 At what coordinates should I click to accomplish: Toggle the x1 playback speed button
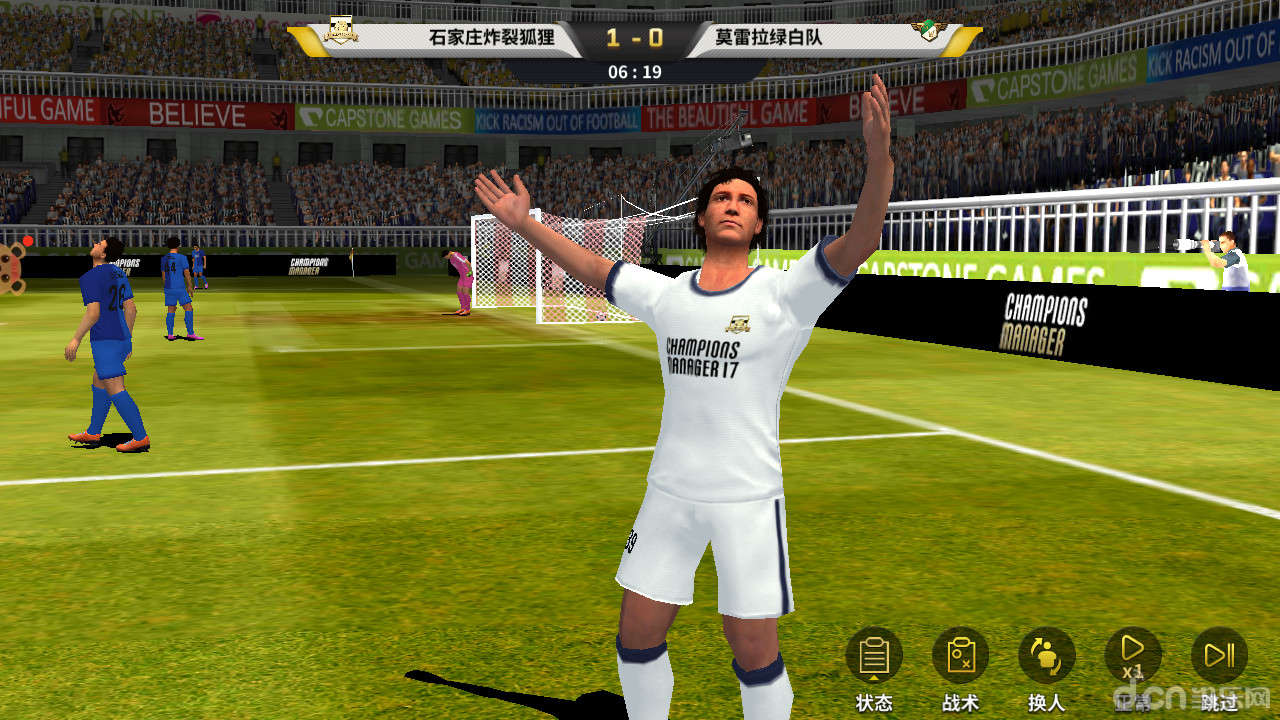tap(1133, 656)
